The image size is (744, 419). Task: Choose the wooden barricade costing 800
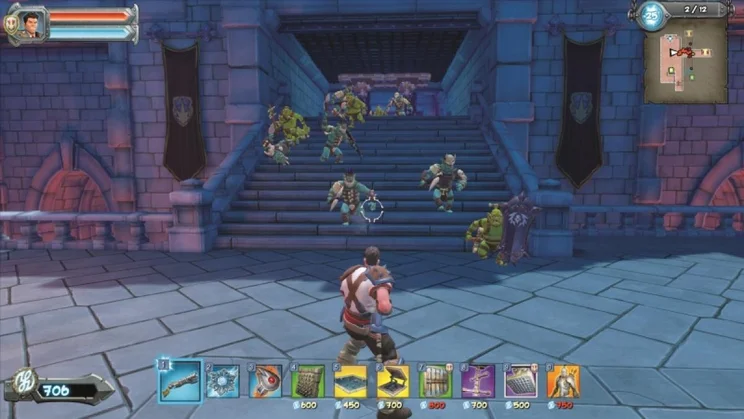pos(436,381)
